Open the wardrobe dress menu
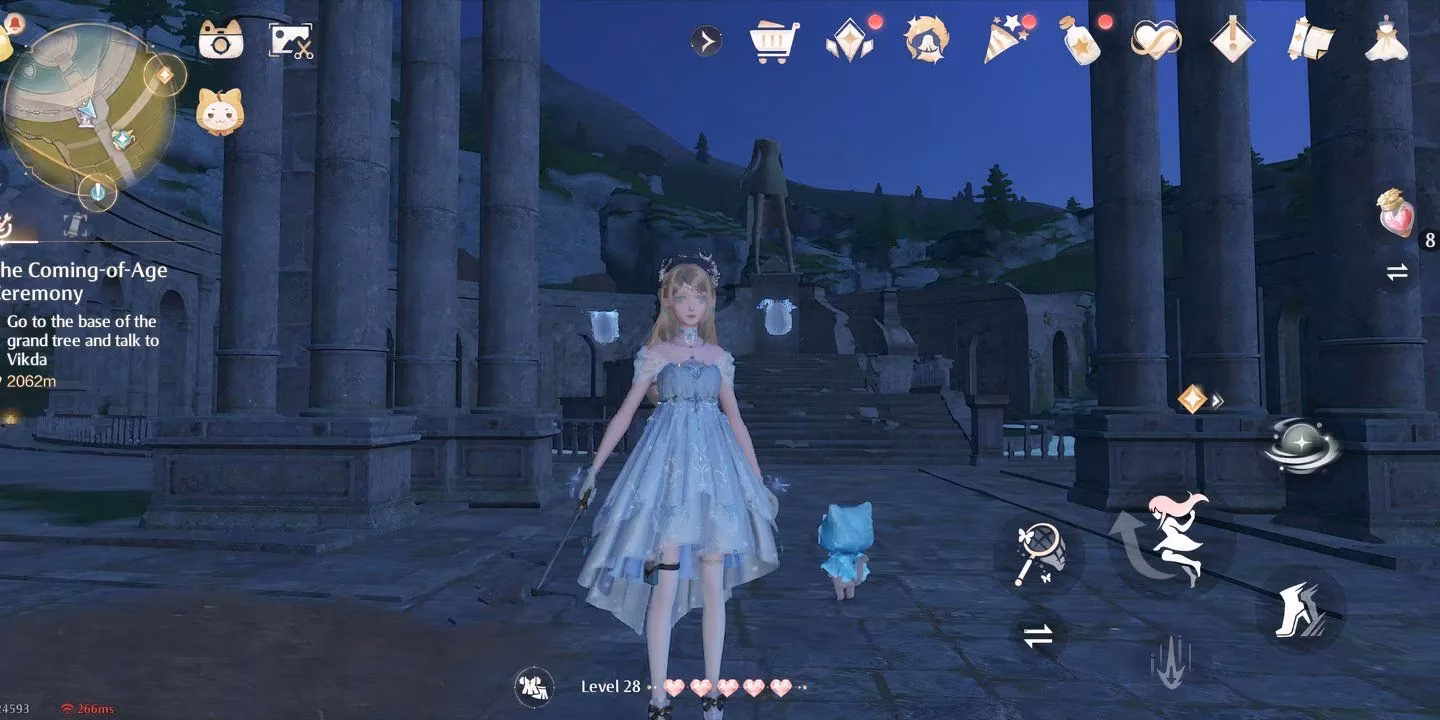1440x720 pixels. click(x=1385, y=40)
